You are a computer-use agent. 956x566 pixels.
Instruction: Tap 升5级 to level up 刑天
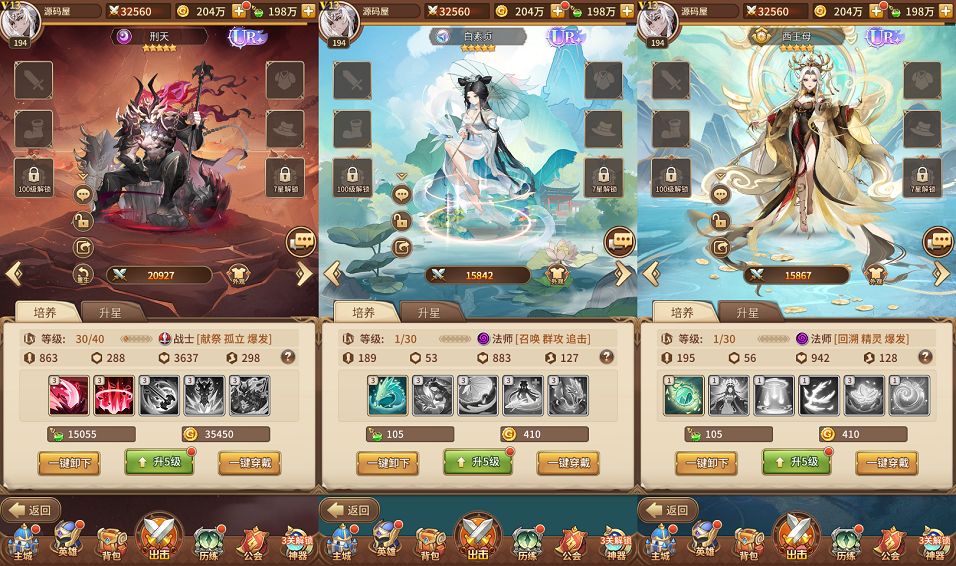pyautogui.click(x=158, y=462)
